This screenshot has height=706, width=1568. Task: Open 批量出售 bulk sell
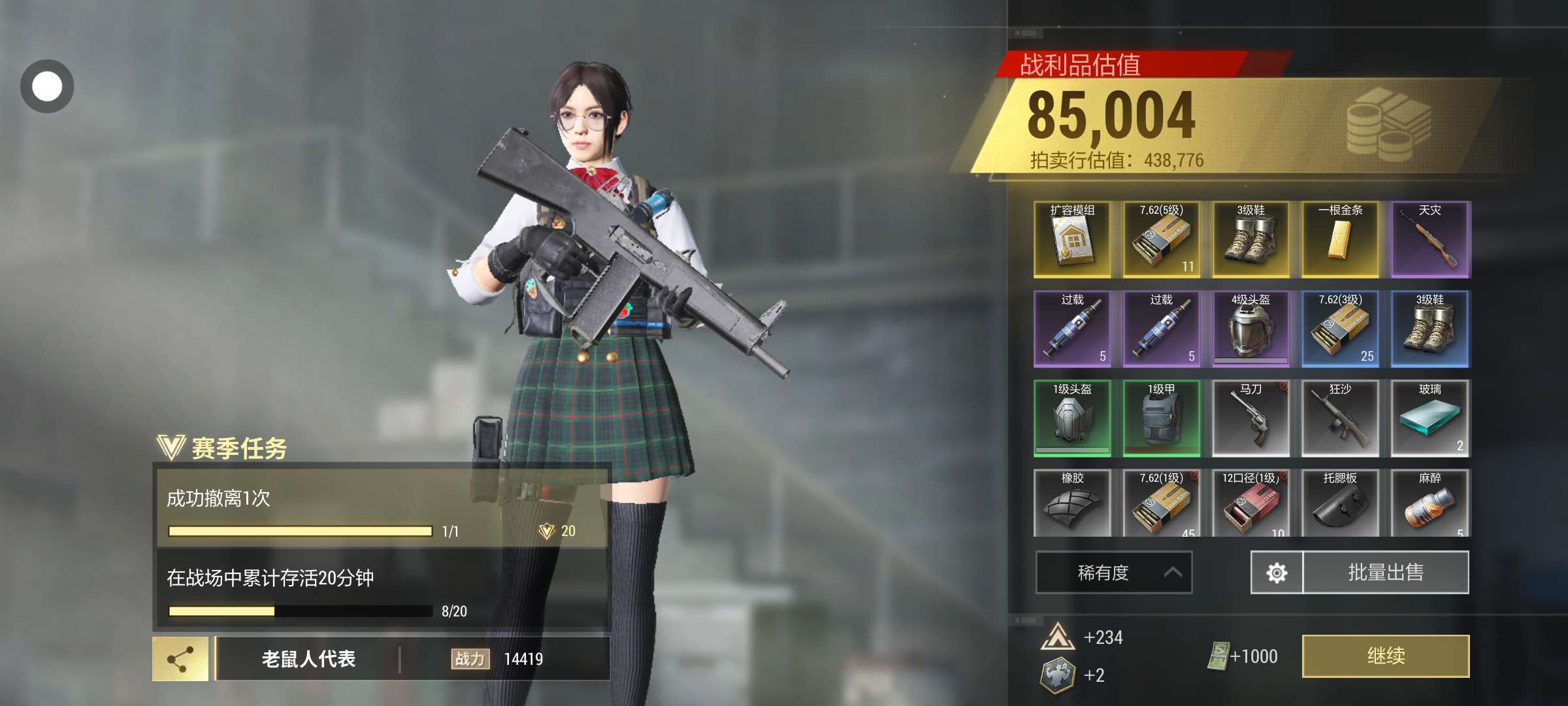click(1385, 573)
